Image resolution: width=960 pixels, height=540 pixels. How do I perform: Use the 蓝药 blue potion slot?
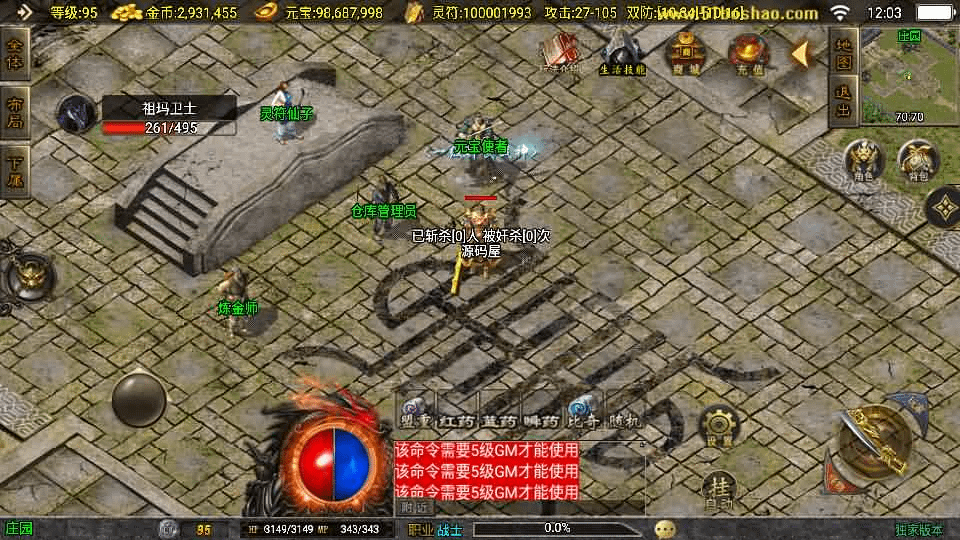coord(500,411)
